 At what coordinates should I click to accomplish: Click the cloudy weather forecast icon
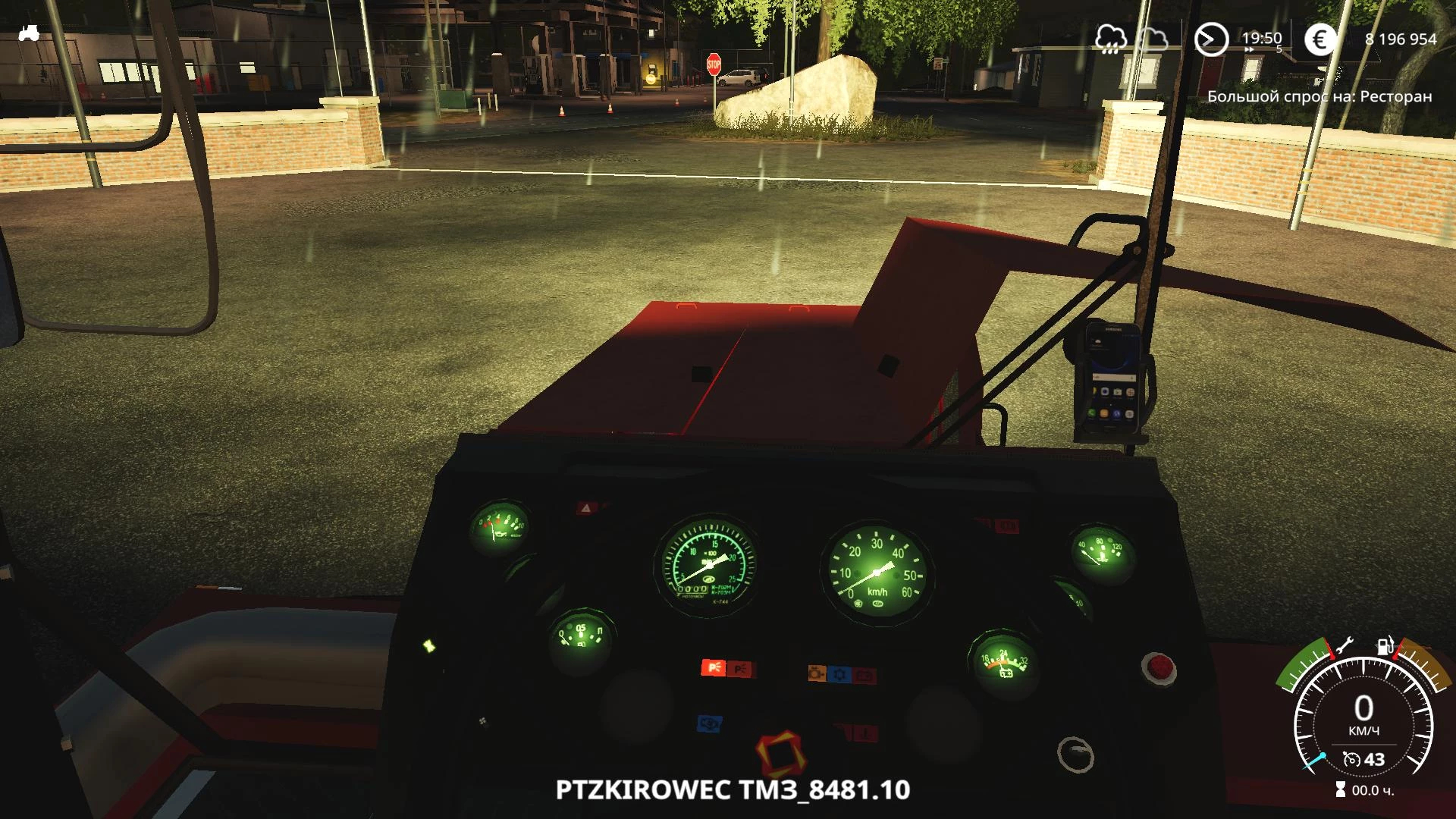(1153, 39)
